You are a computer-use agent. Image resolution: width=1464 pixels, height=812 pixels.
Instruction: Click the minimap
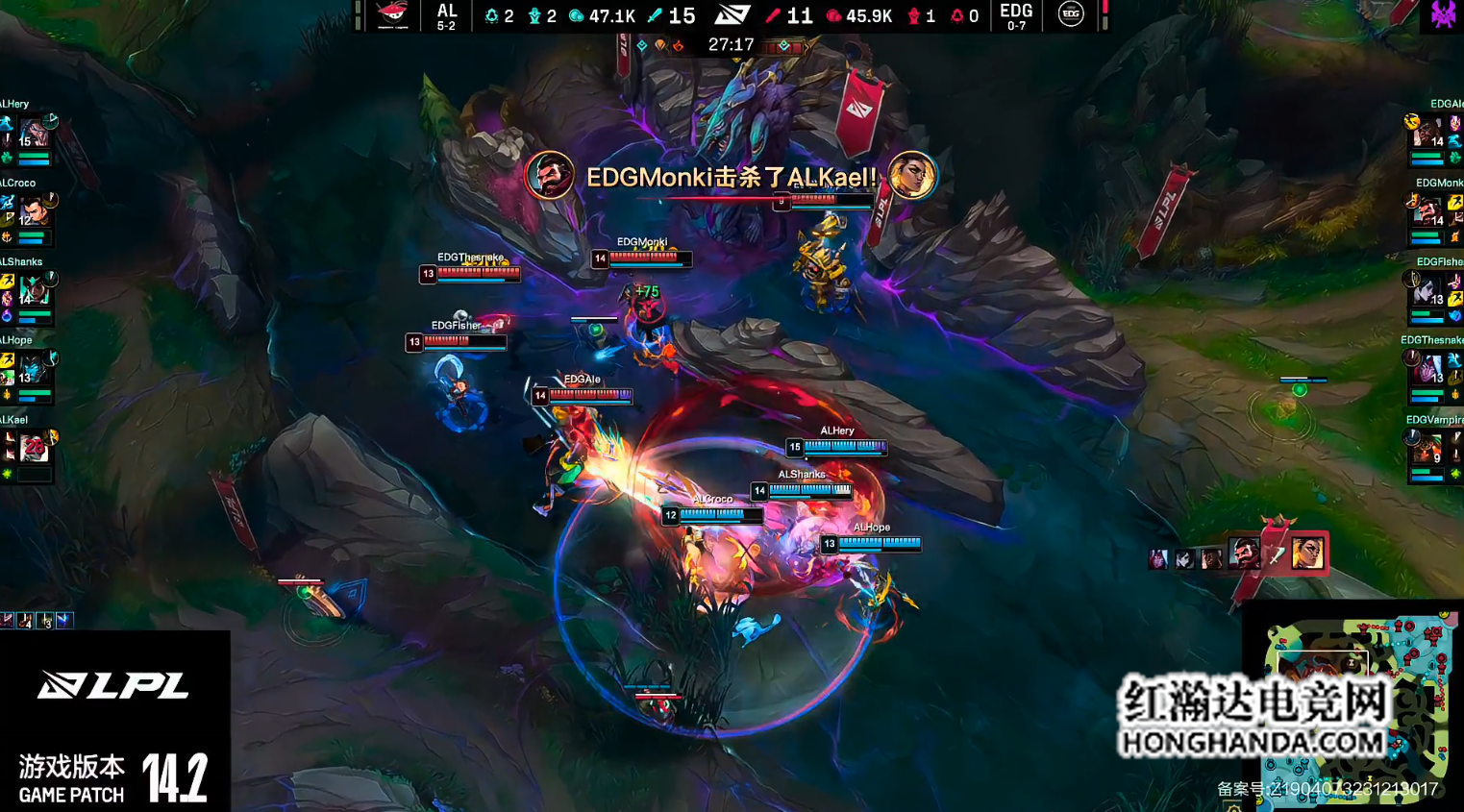[x=1355, y=706]
